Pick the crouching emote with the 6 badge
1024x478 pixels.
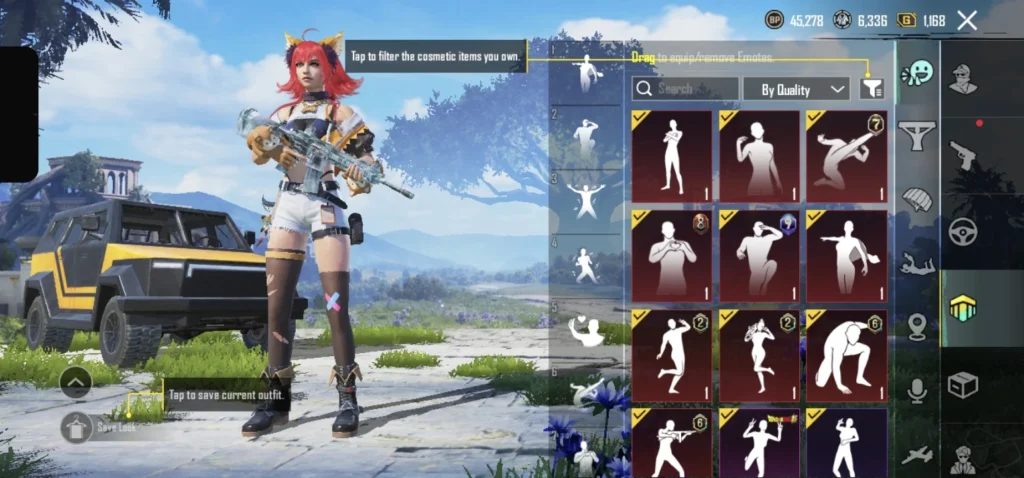tap(846, 354)
